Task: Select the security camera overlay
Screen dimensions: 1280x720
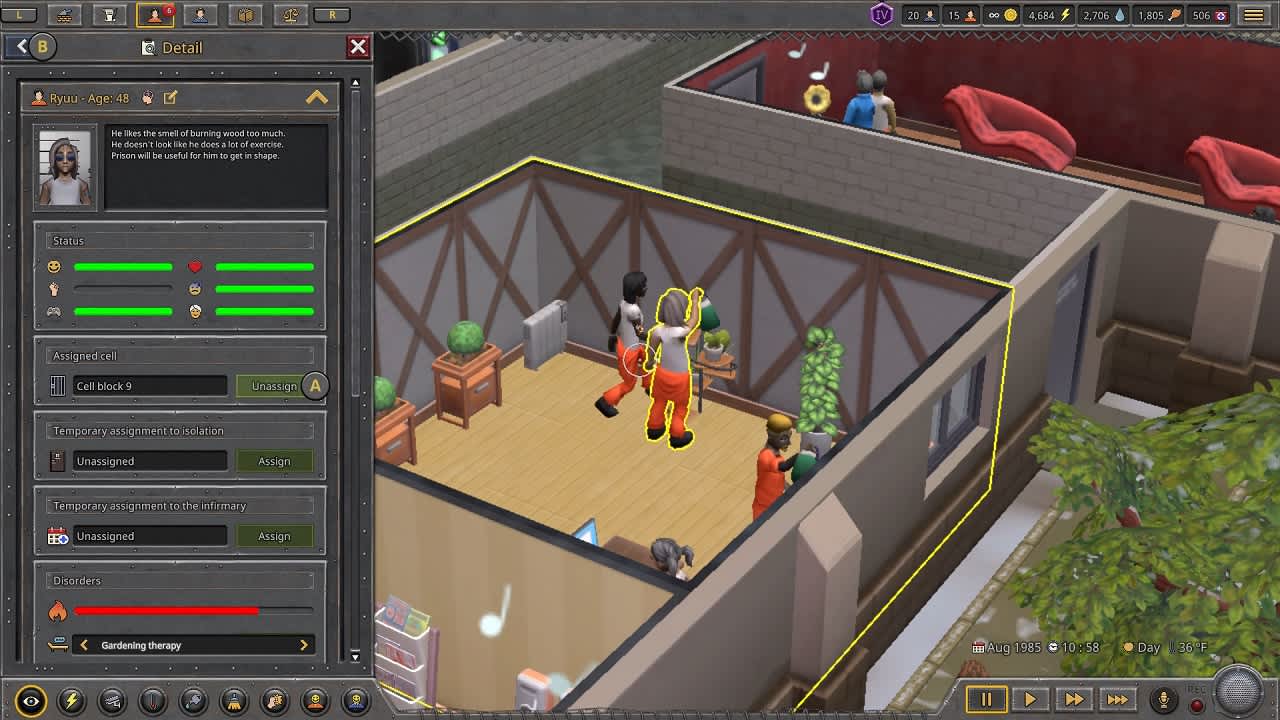Action: tap(110, 700)
